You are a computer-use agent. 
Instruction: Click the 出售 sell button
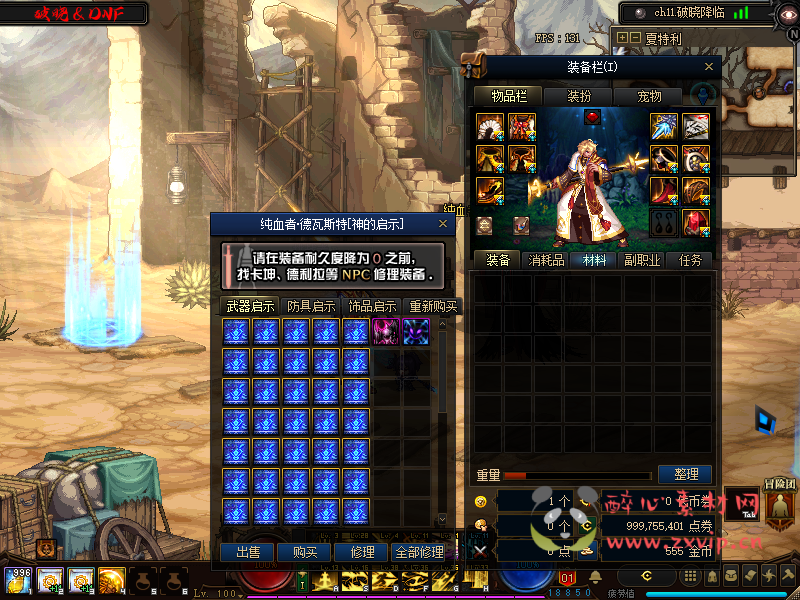click(x=248, y=552)
